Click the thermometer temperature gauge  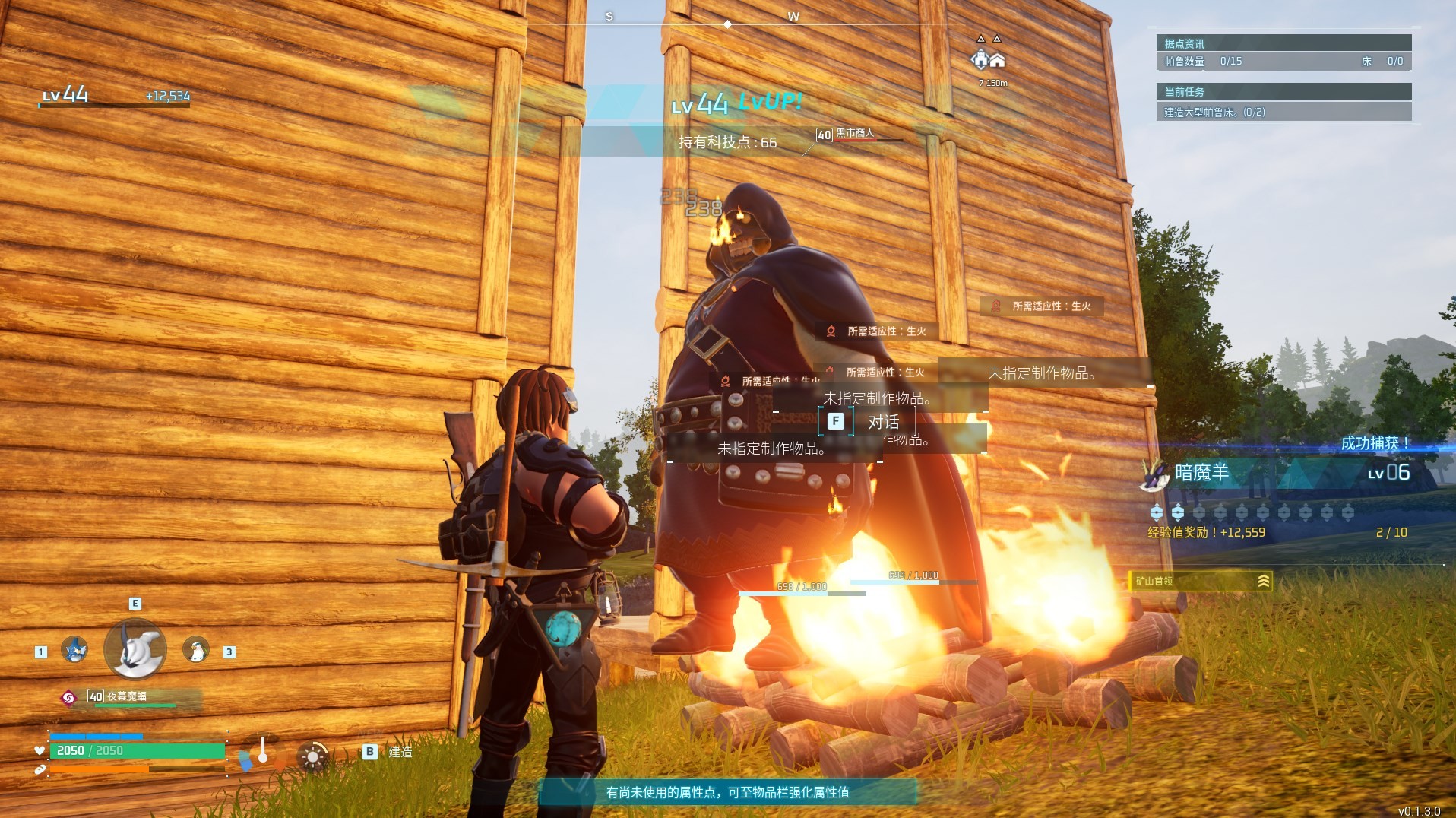coord(262,752)
